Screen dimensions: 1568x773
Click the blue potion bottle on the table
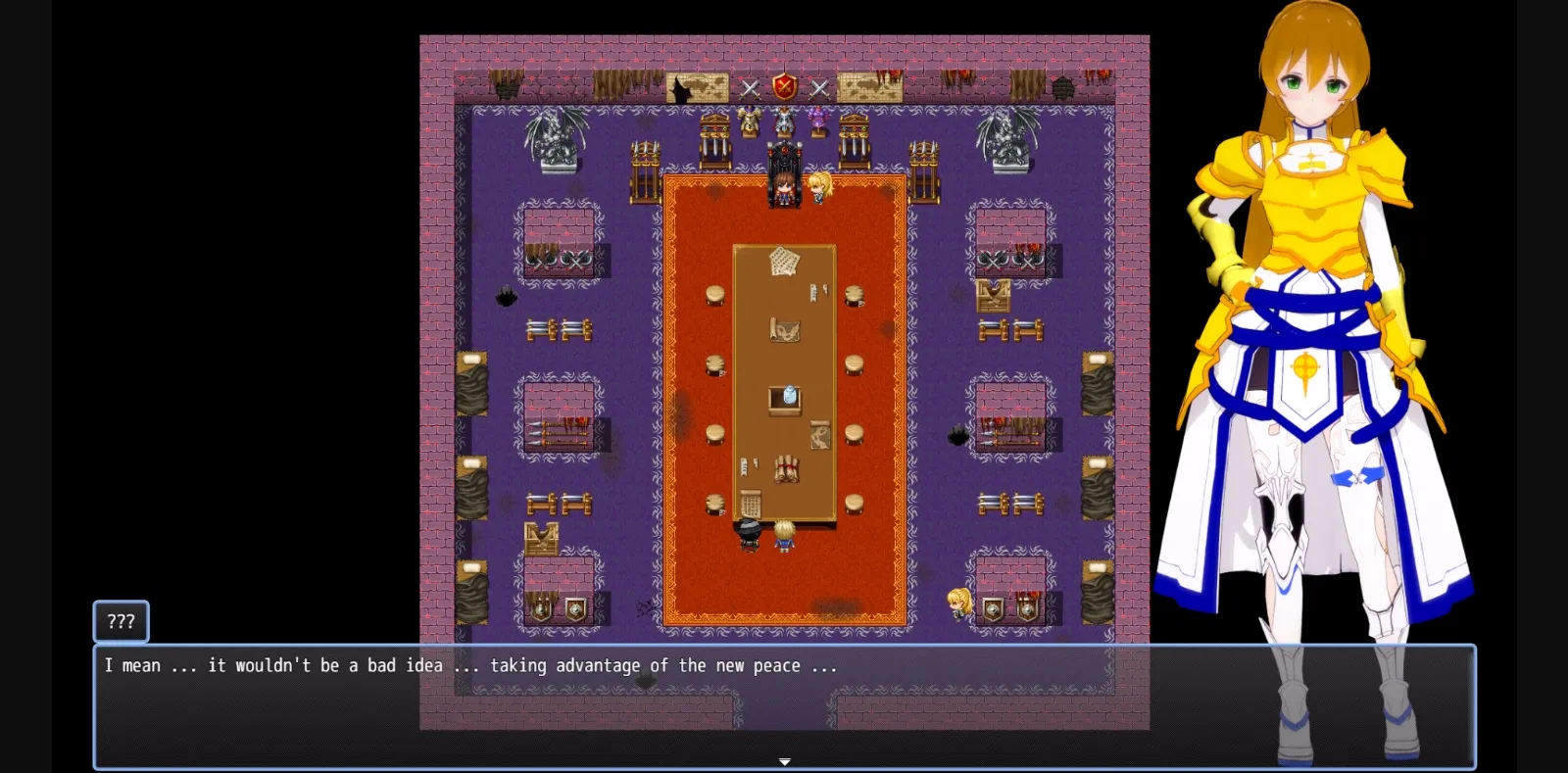[790, 392]
